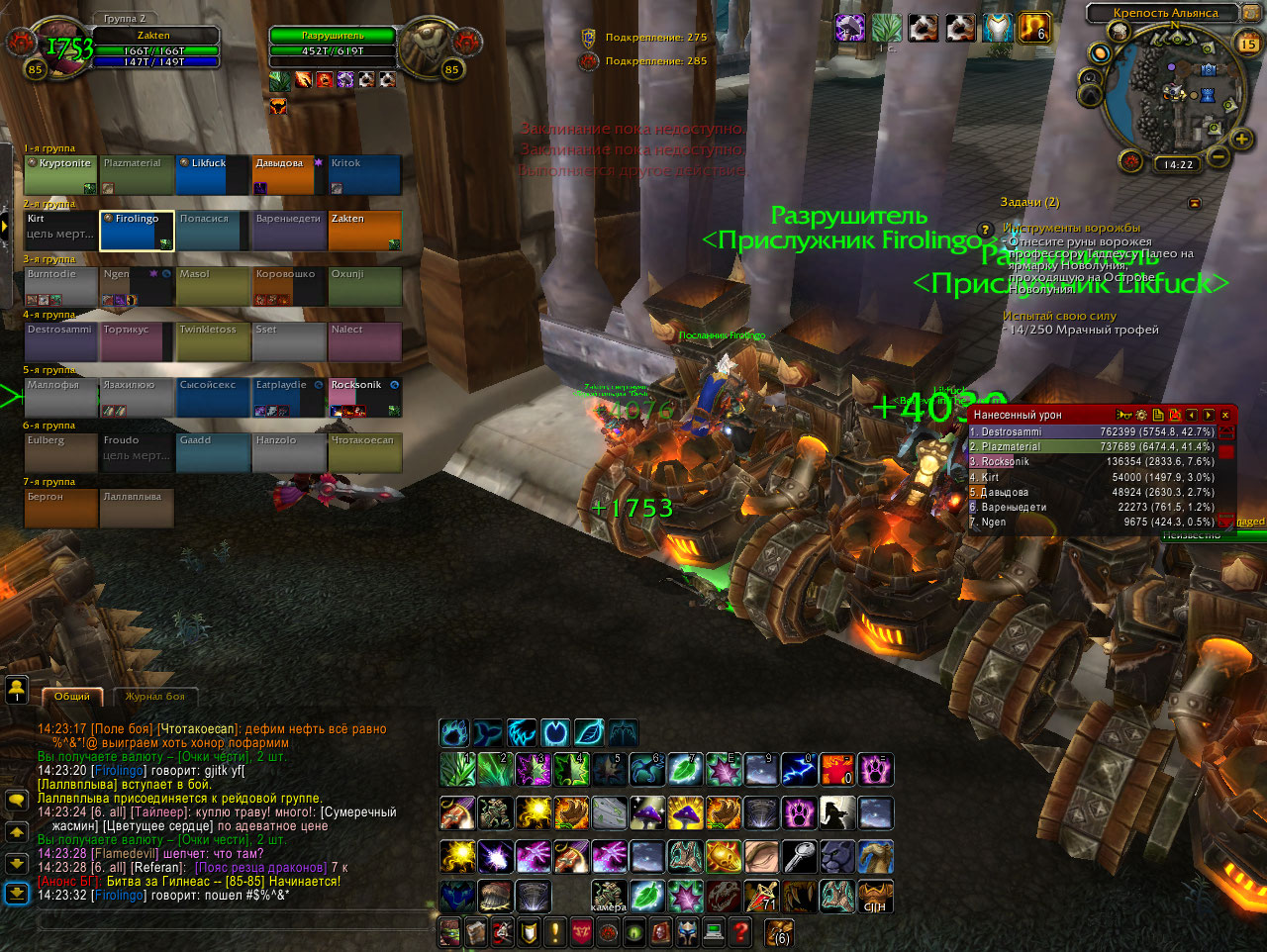
Task: Cast the lightning bolt ability on slot 0
Action: [799, 769]
